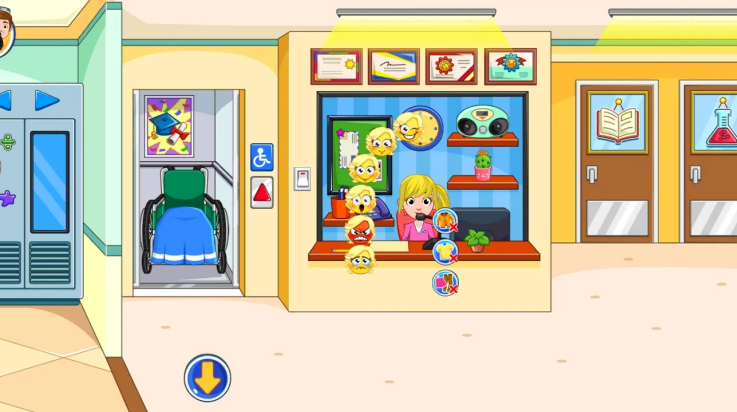Choose the sad crying face emotion
This screenshot has width=737, height=412.
point(359,260)
